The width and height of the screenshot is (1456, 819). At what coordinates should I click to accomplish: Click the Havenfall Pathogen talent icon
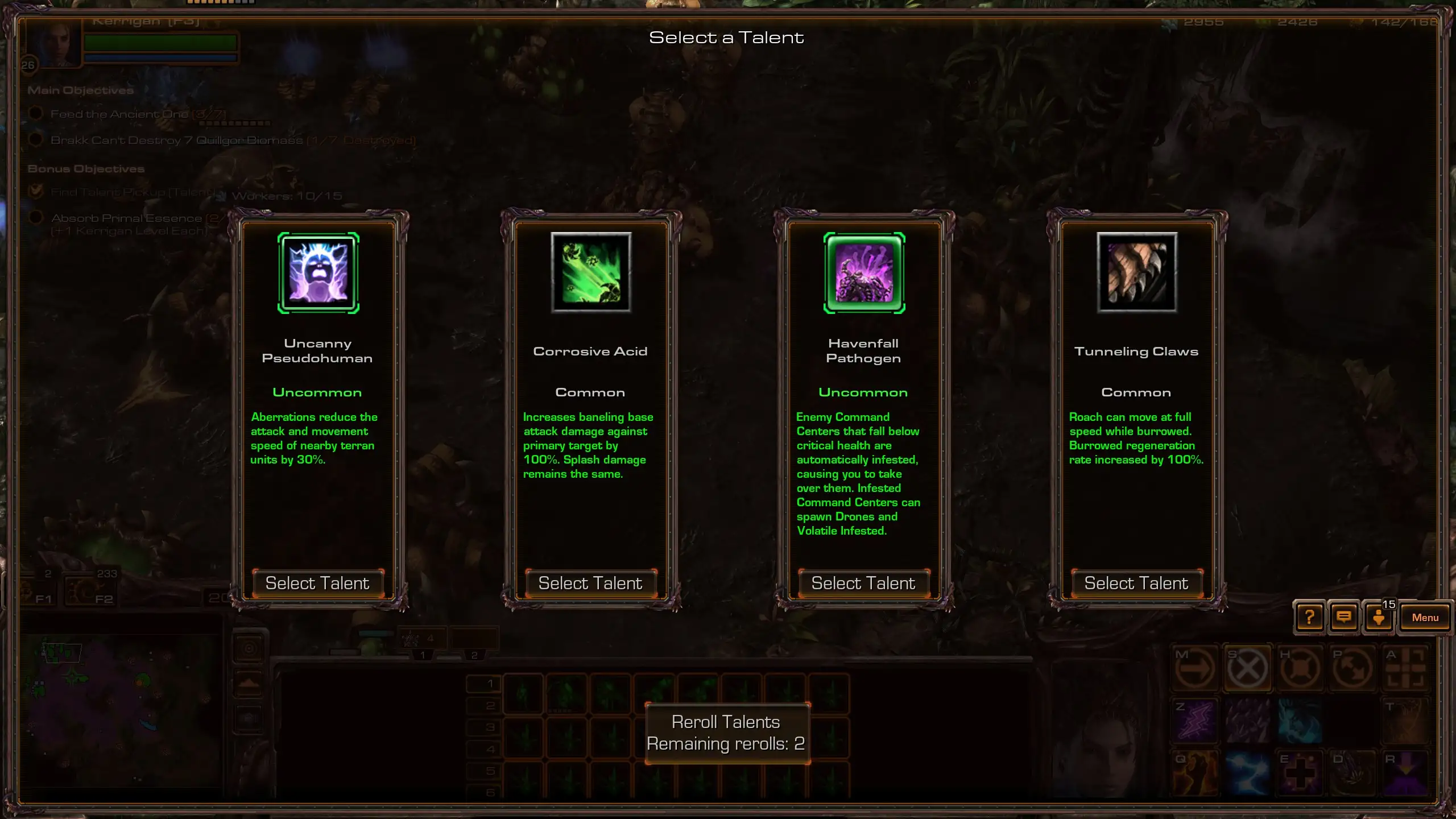point(864,273)
